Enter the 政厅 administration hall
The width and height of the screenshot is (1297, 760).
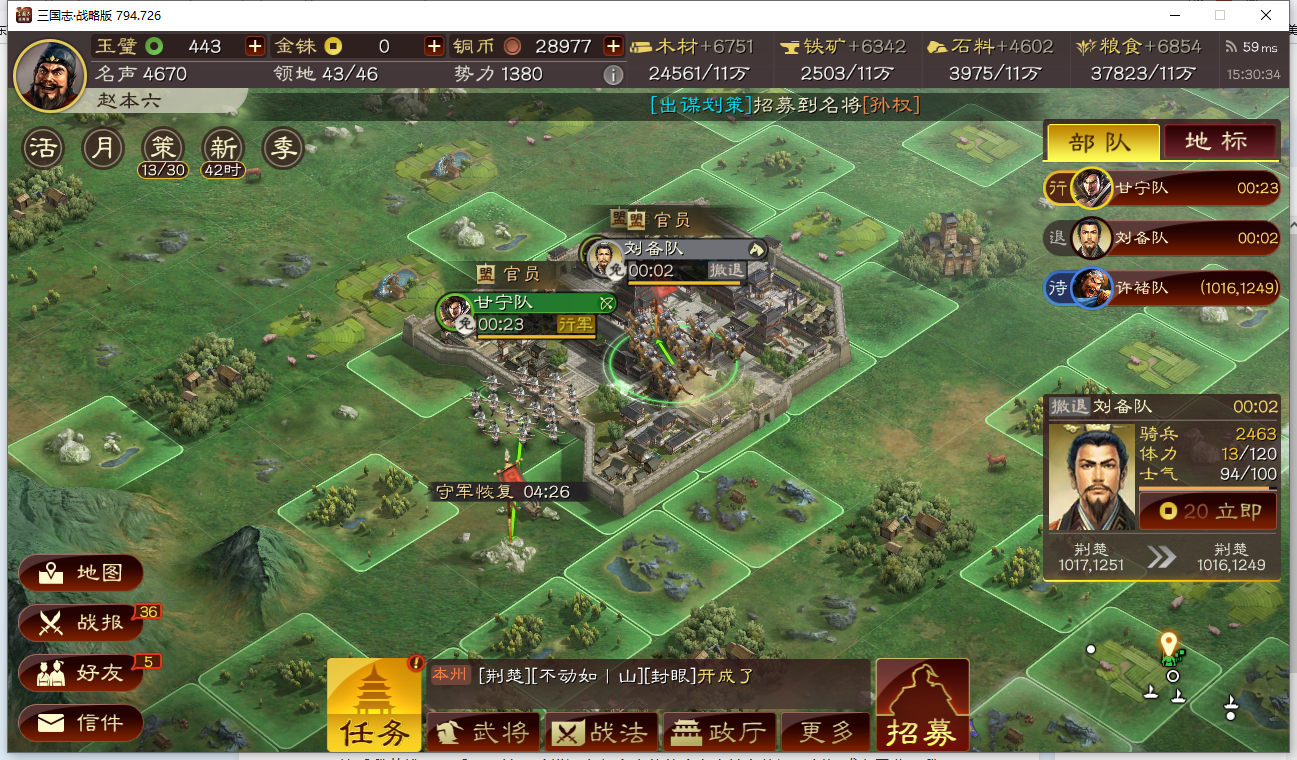tap(720, 732)
